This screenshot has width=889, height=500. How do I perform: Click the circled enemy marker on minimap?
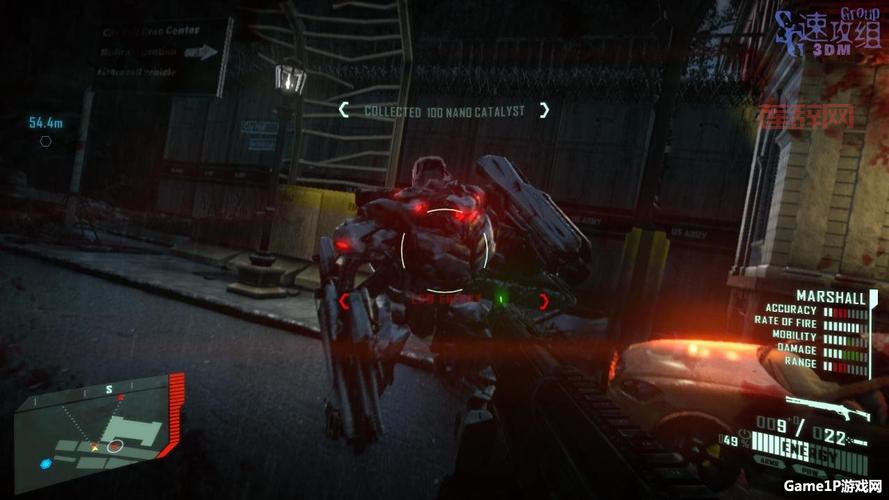[116, 445]
